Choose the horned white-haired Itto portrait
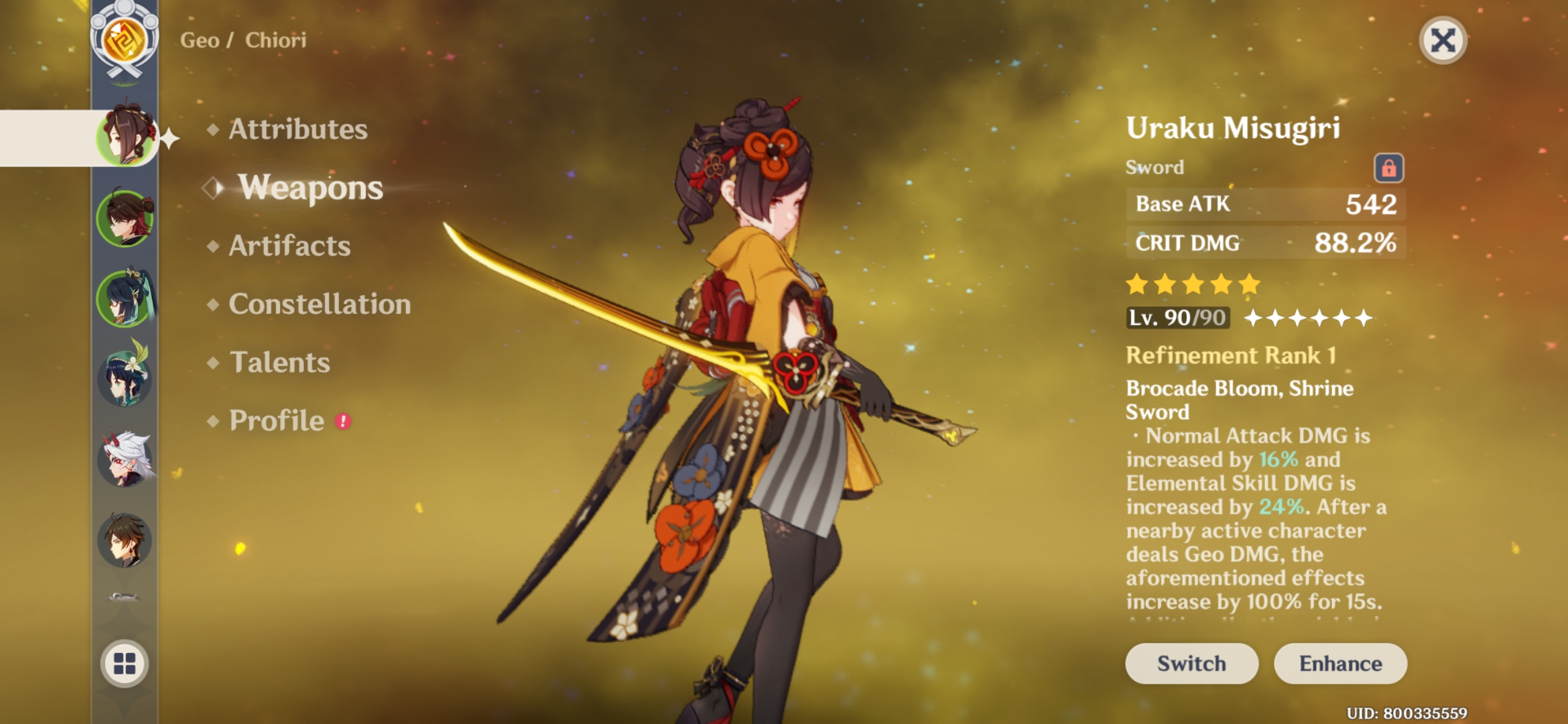Image resolution: width=1568 pixels, height=724 pixels. click(x=125, y=460)
